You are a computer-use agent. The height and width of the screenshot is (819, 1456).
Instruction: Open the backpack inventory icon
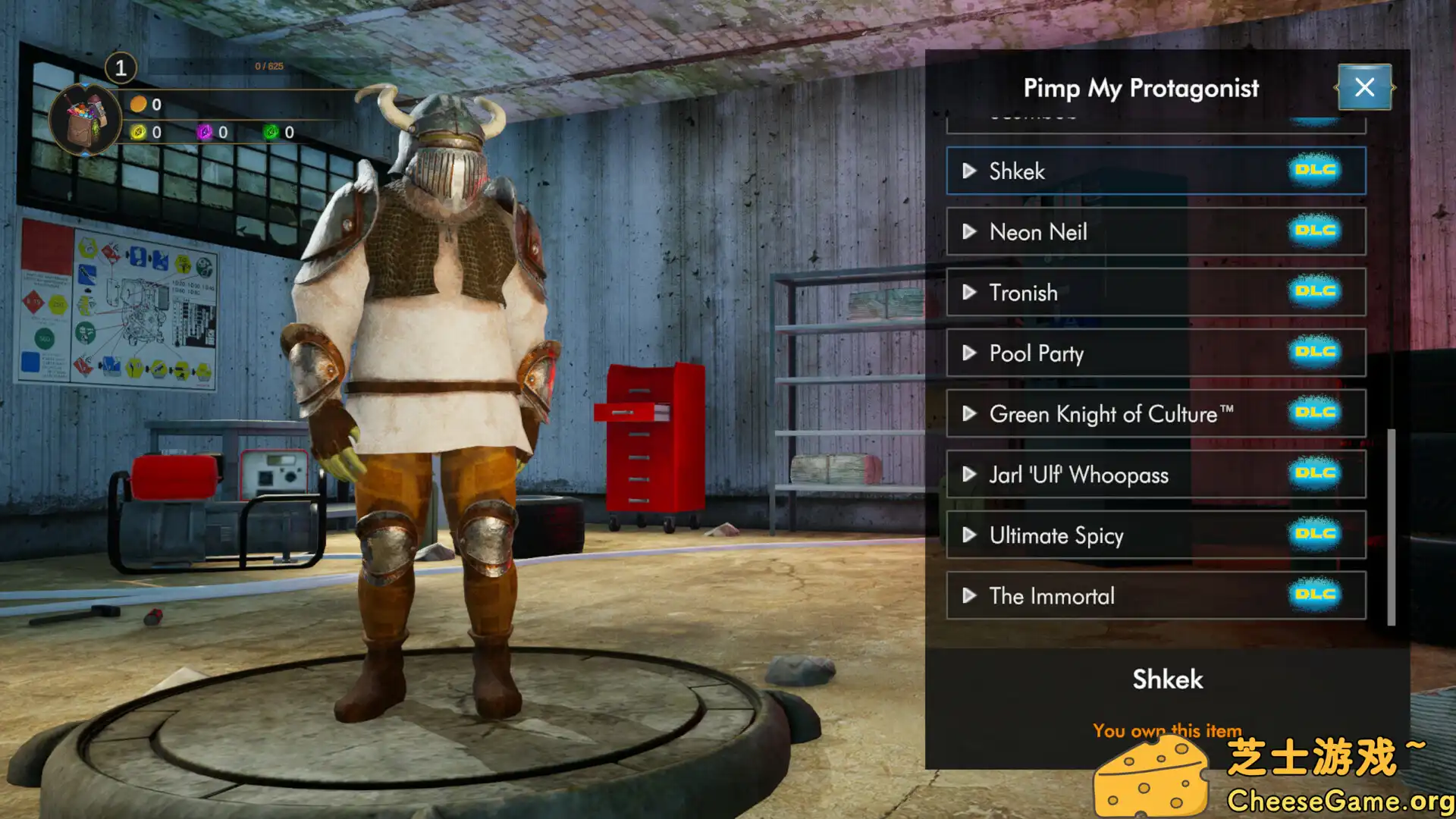[85, 120]
